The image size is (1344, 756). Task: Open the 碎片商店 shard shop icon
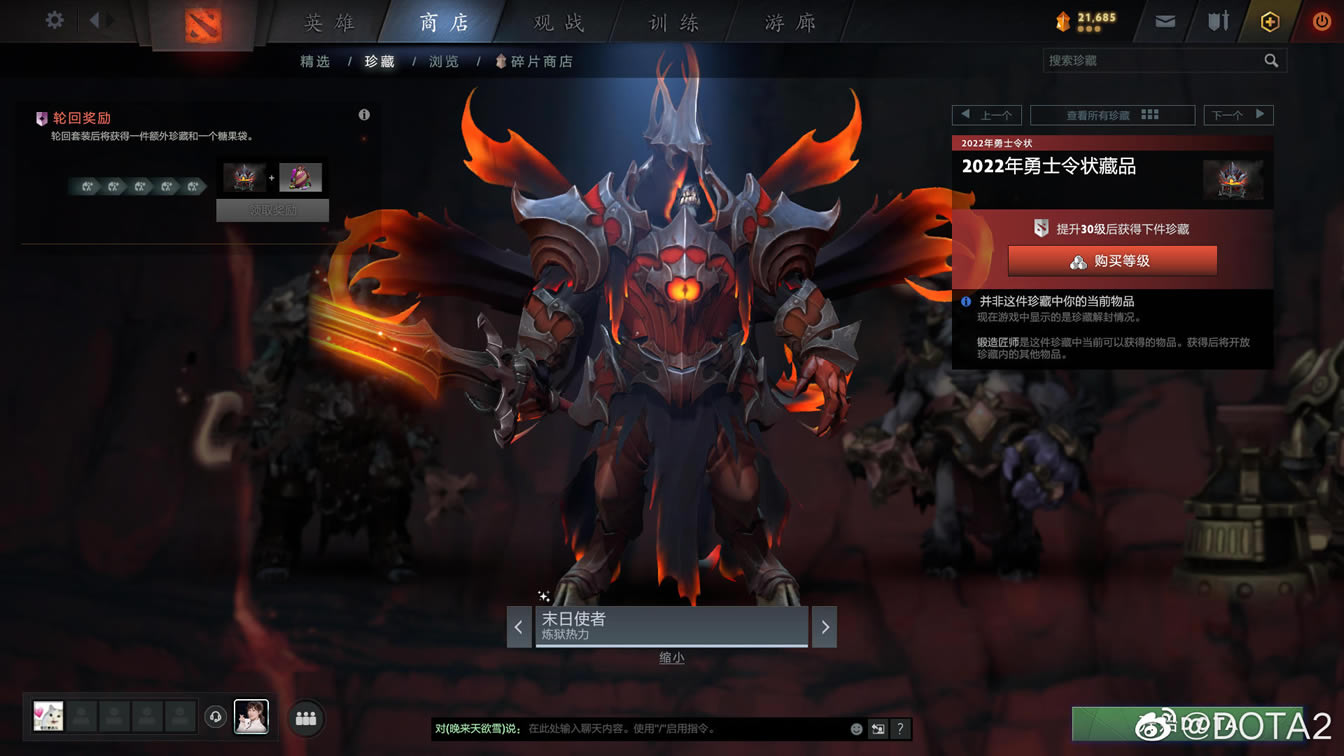(x=500, y=61)
